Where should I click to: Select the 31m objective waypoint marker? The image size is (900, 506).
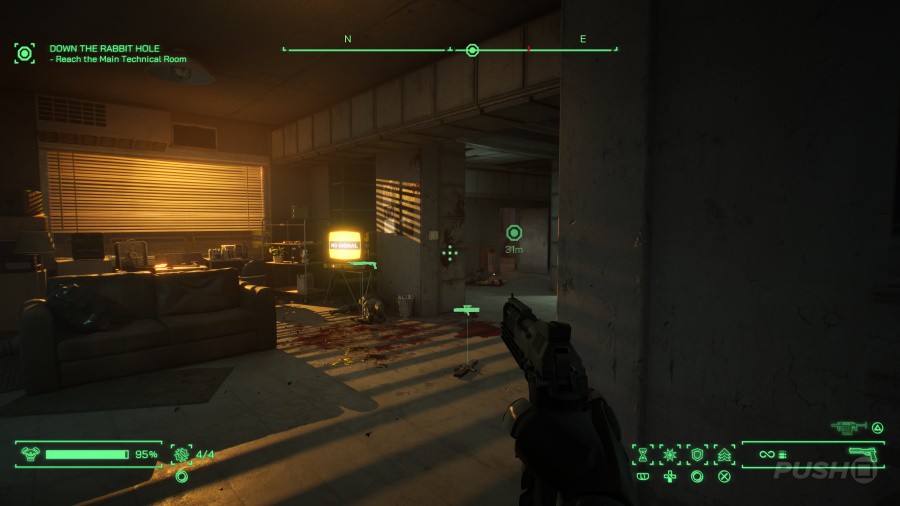514,232
